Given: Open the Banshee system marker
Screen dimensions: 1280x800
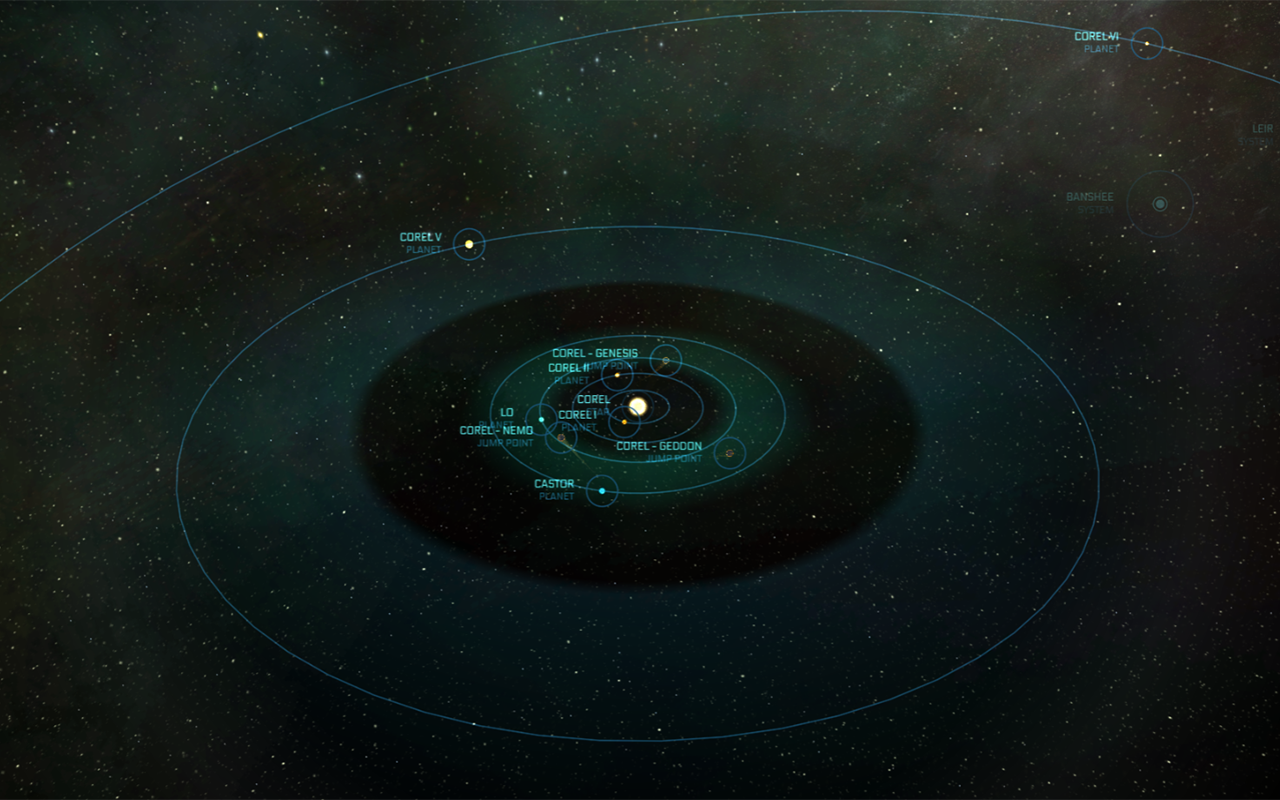Looking at the screenshot, I should point(1160,204).
